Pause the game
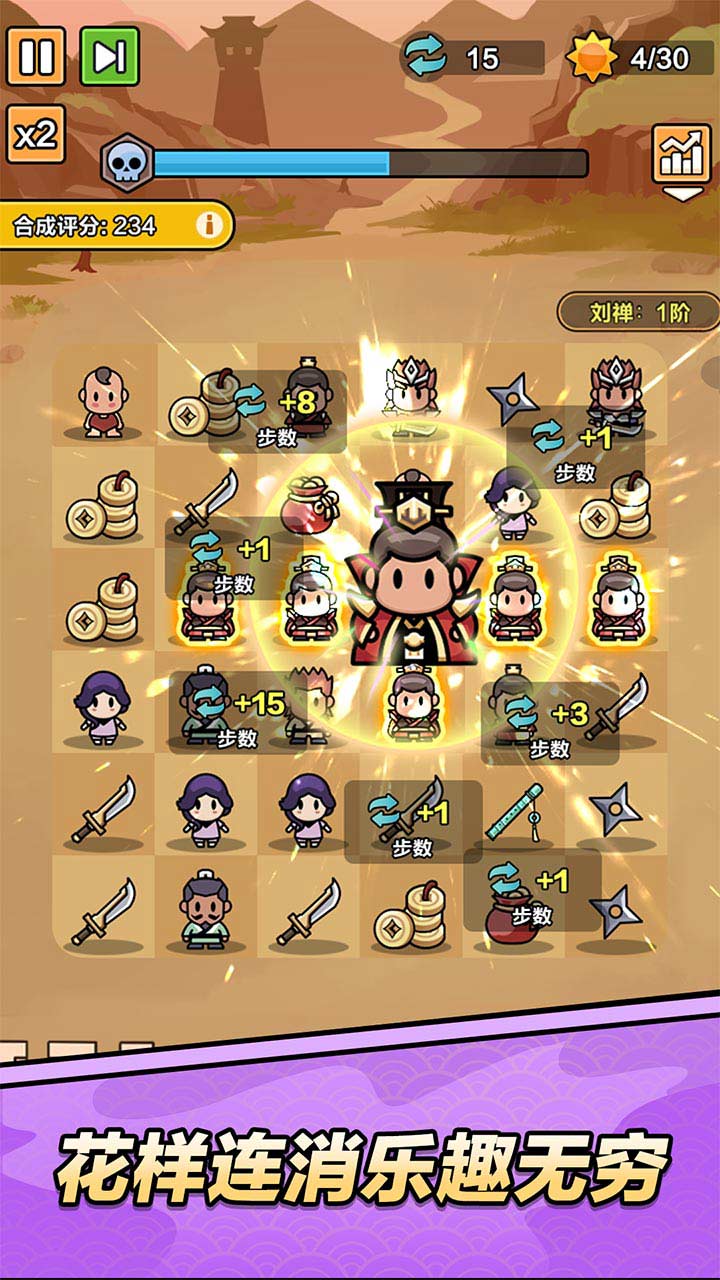The width and height of the screenshot is (720, 1280). coord(36,56)
